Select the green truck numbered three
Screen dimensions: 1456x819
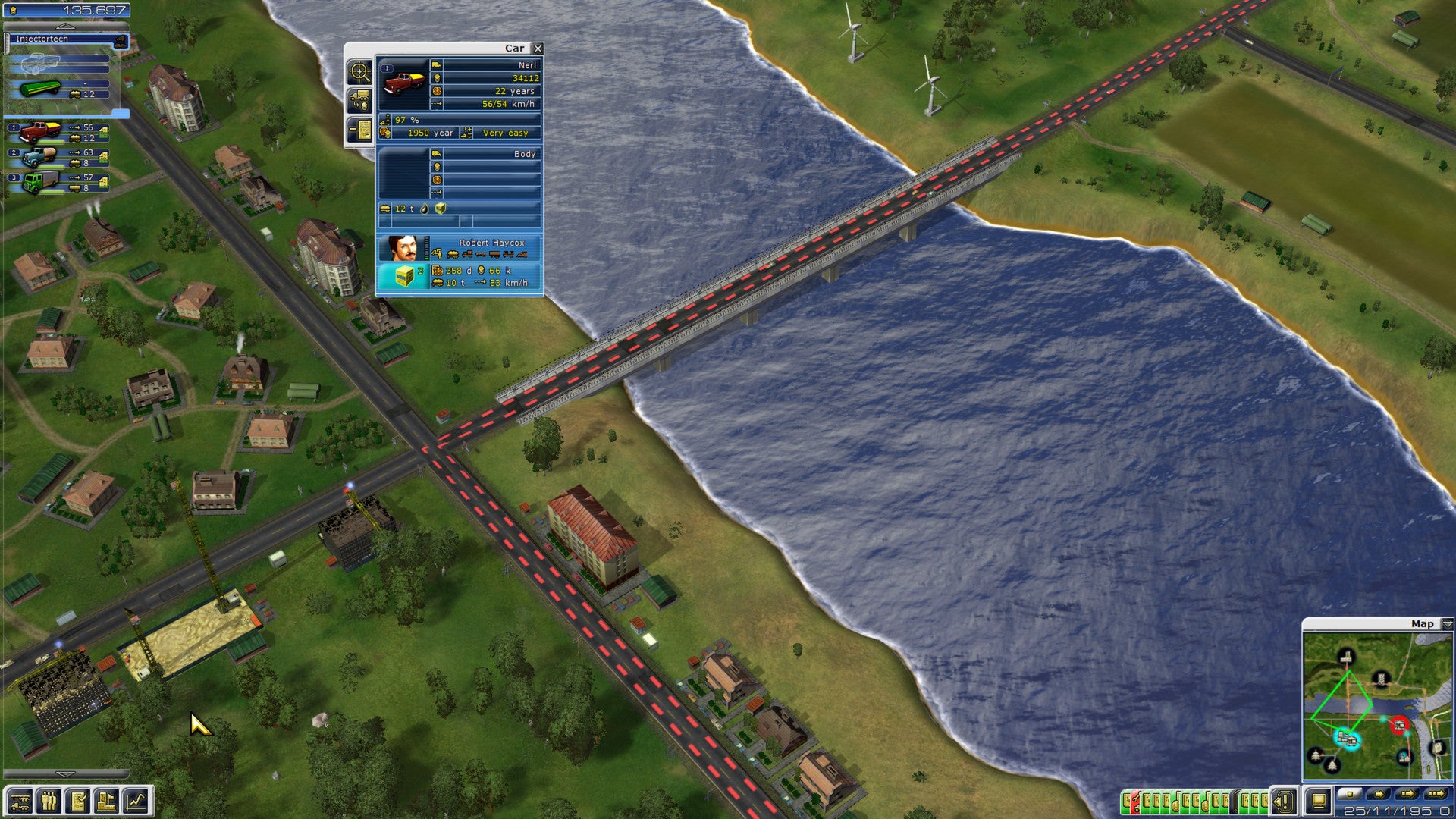(x=38, y=182)
